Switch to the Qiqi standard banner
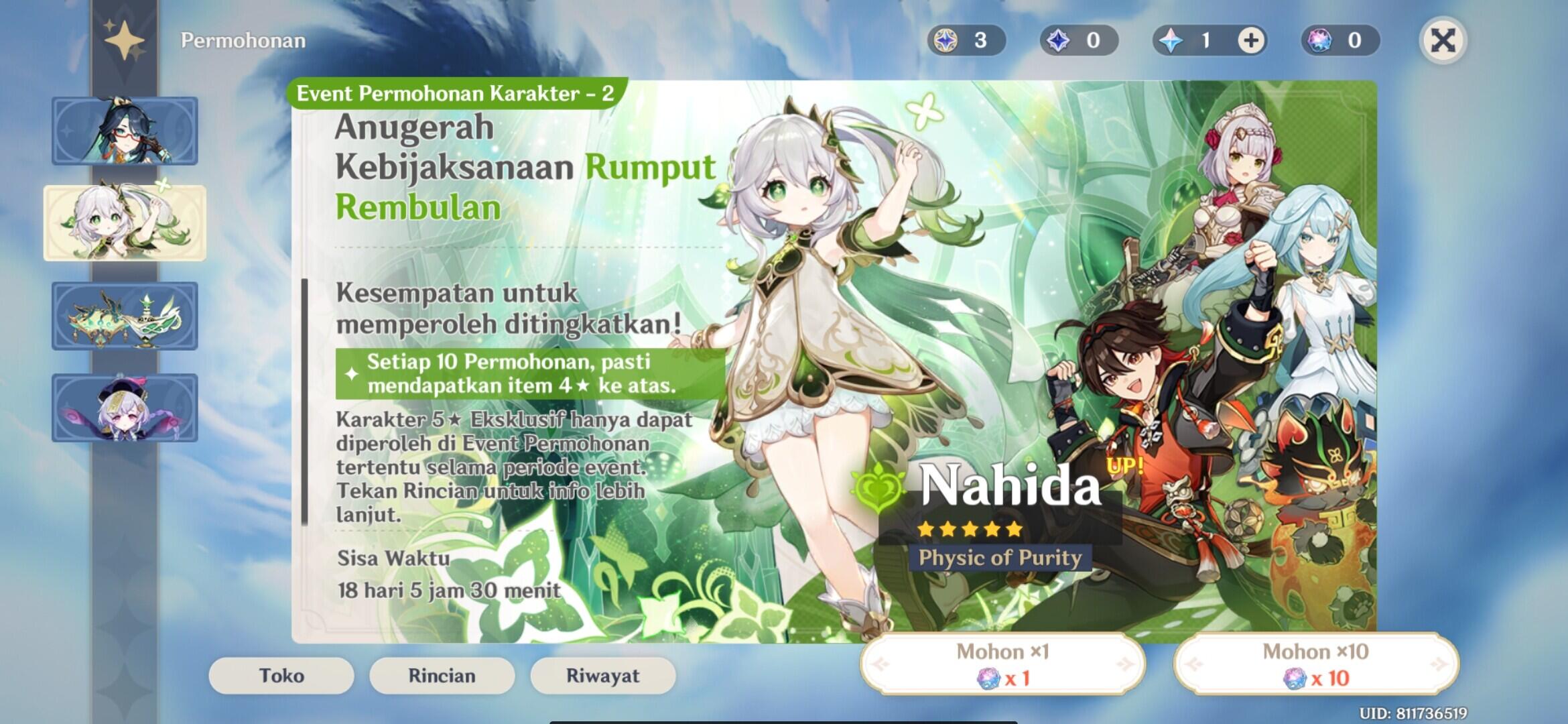 pos(125,408)
